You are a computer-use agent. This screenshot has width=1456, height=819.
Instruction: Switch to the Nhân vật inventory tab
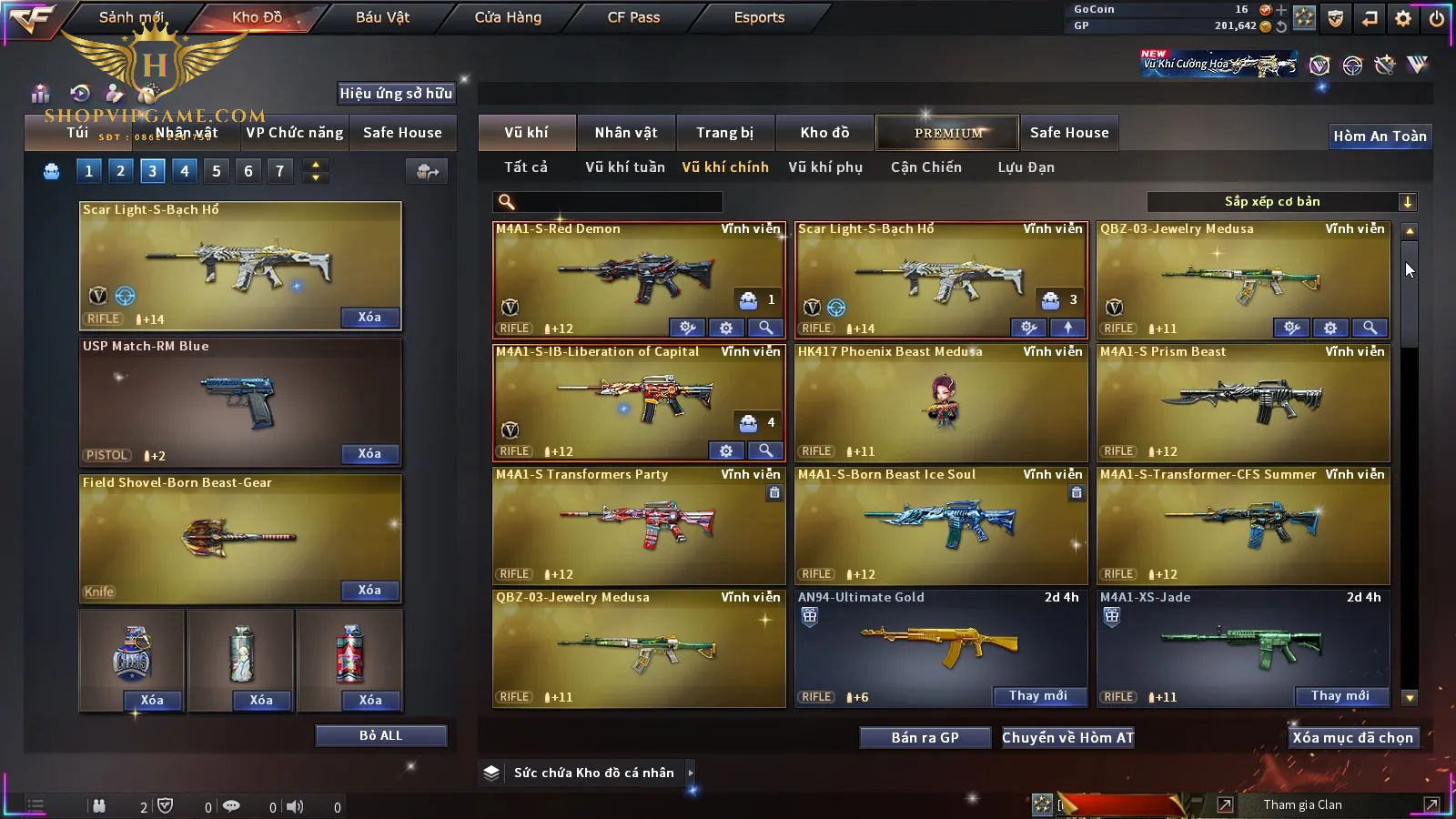pos(626,133)
